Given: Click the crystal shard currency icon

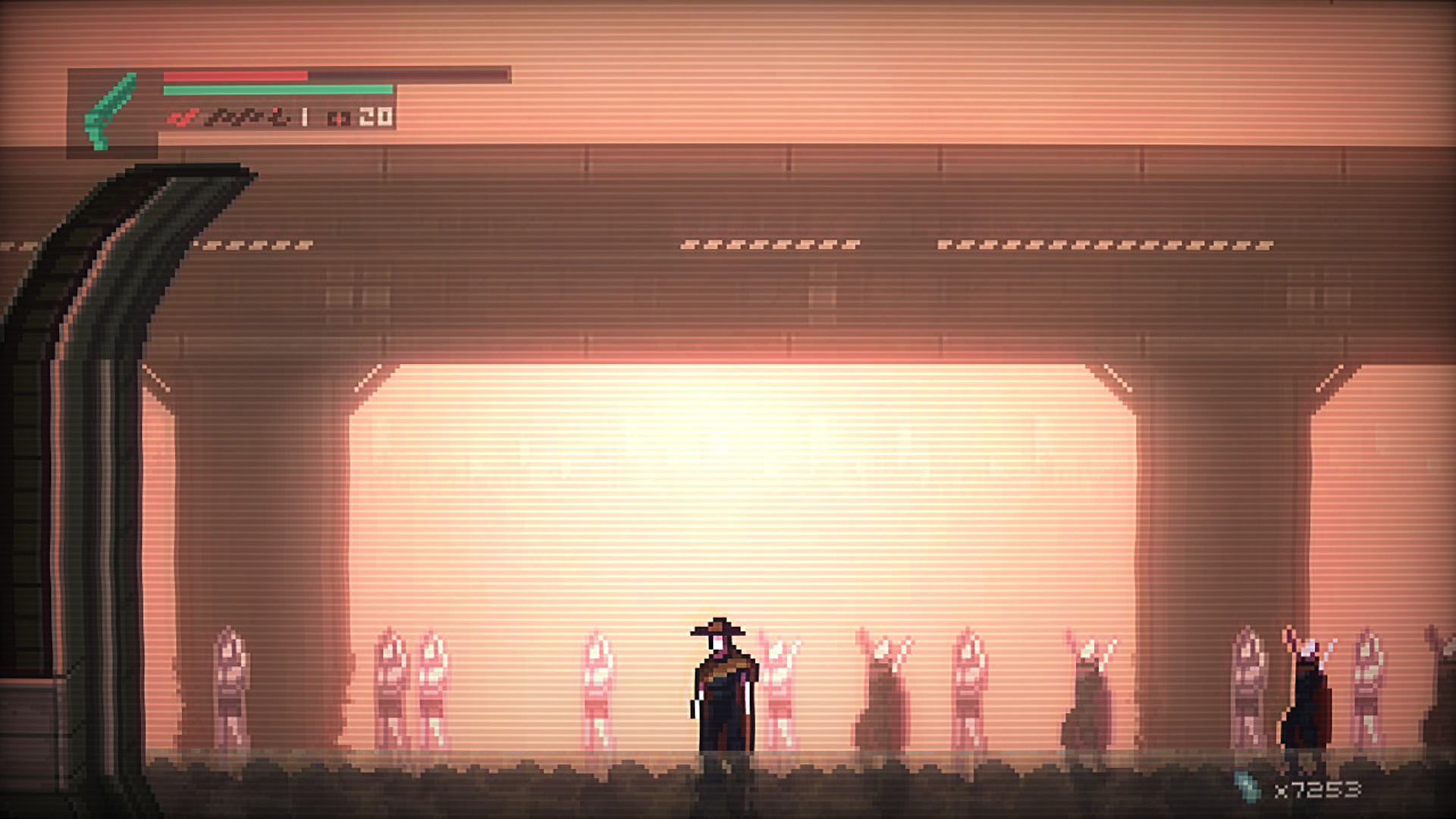Looking at the screenshot, I should pyautogui.click(x=1247, y=787).
